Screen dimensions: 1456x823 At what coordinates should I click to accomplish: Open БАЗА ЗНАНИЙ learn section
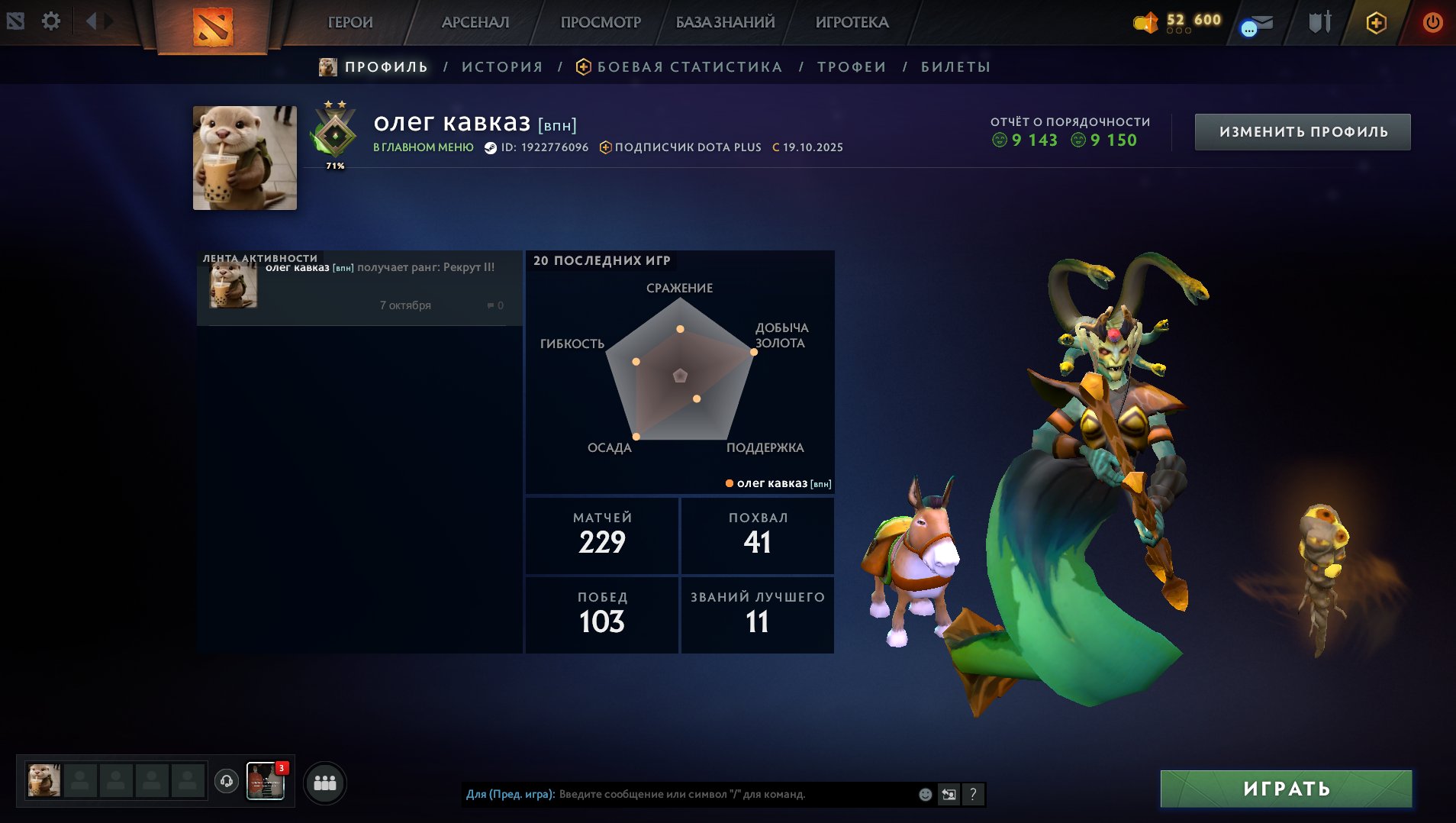pyautogui.click(x=725, y=22)
